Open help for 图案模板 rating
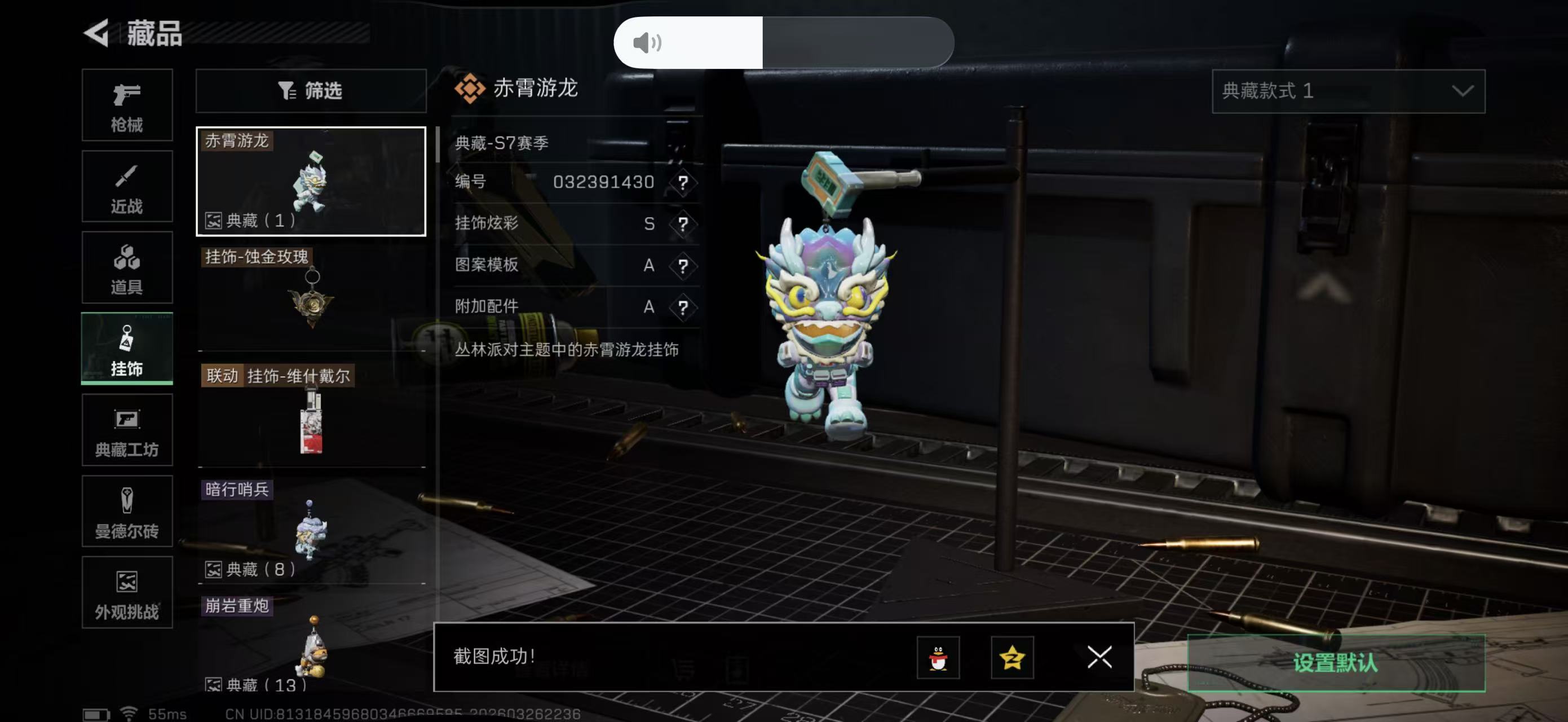 [x=684, y=266]
